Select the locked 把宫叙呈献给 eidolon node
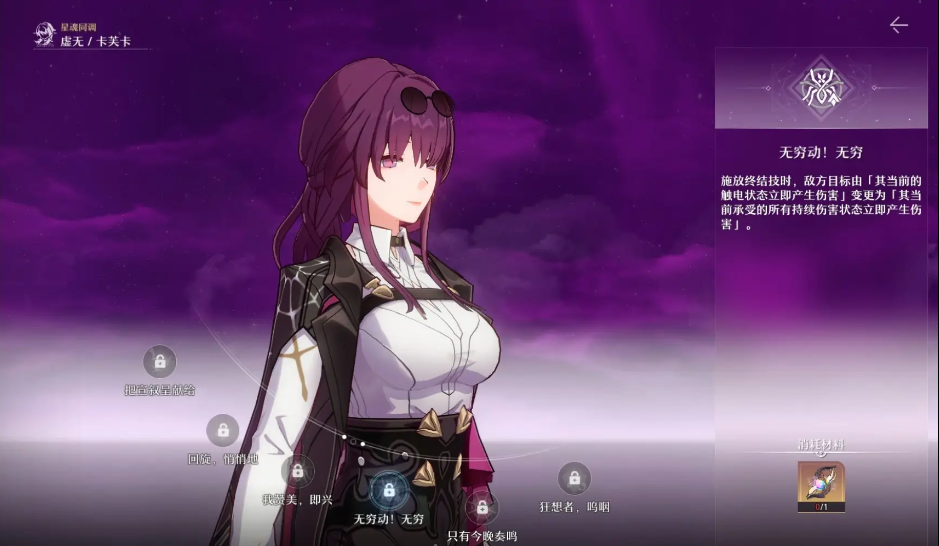 point(159,361)
